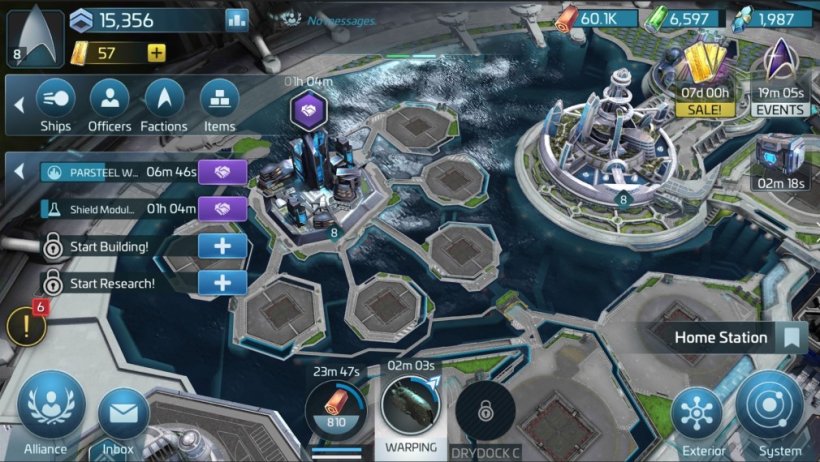820x462 pixels.
Task: Bookmark the Home Station
Action: [x=793, y=338]
